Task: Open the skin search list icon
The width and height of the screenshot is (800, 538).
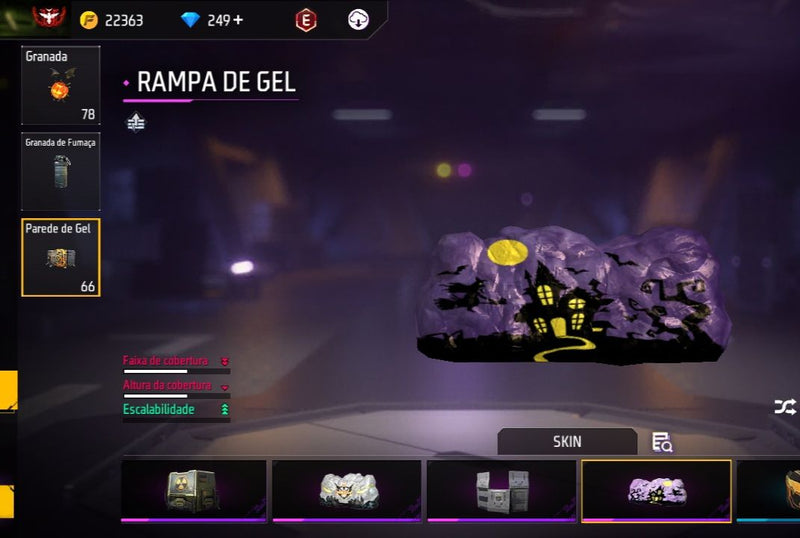Action: [661, 441]
